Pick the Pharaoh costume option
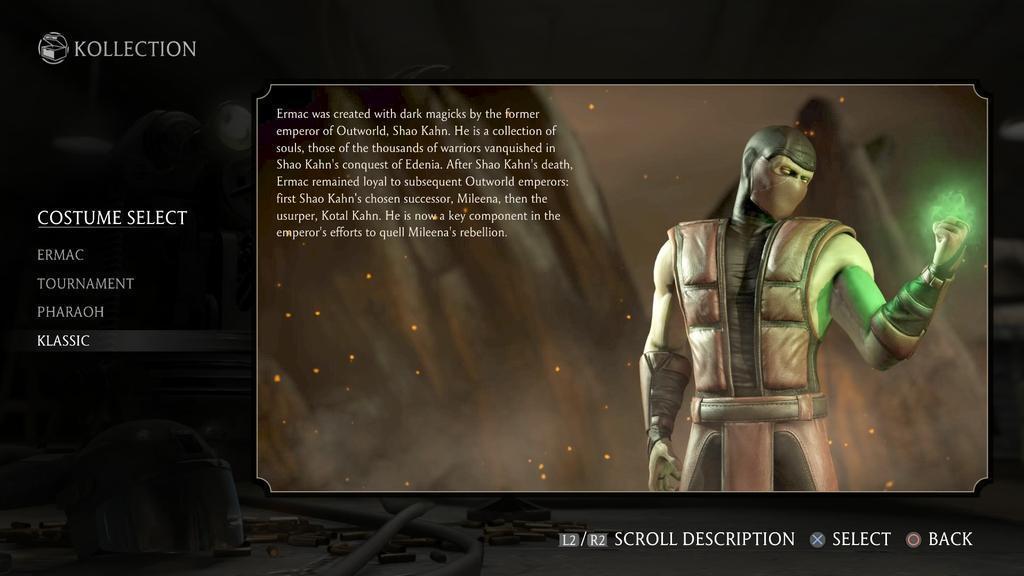This screenshot has height=576, width=1024. pos(70,312)
